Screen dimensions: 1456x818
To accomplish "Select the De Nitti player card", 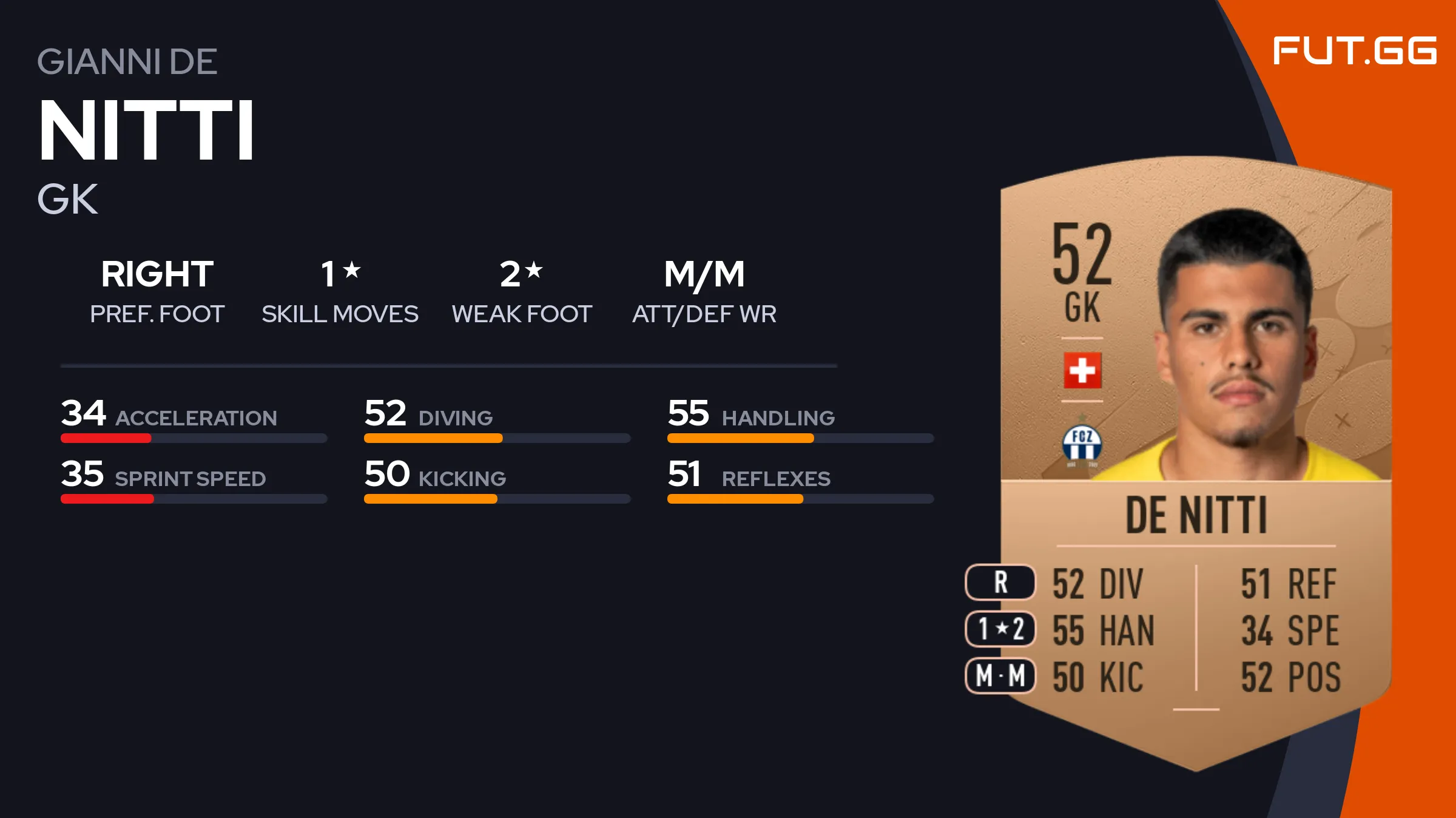I will (1195, 461).
